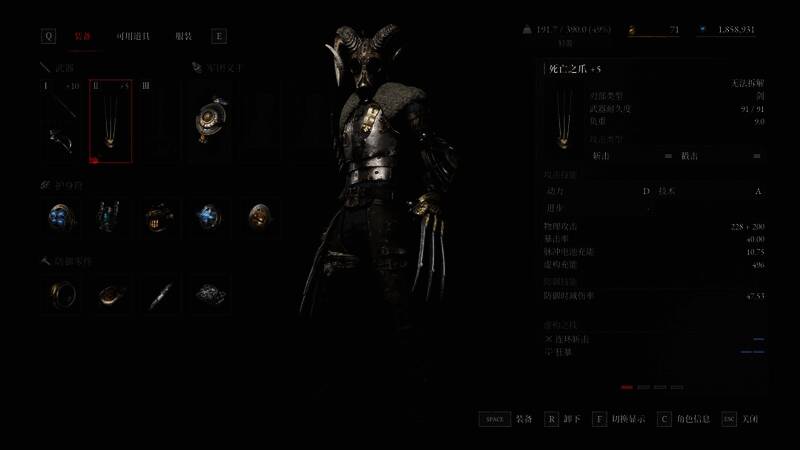Select the 装备 (equipment) tab

click(84, 36)
